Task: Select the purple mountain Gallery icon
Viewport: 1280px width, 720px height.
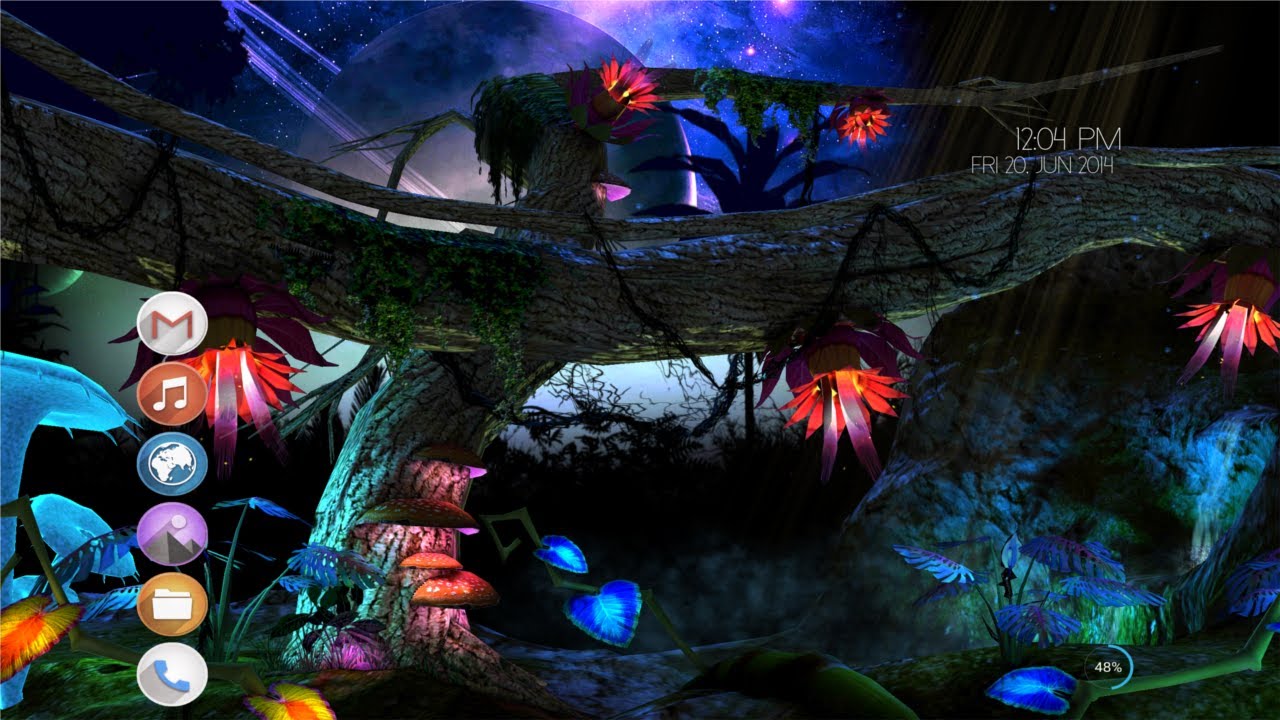Action: [x=175, y=532]
